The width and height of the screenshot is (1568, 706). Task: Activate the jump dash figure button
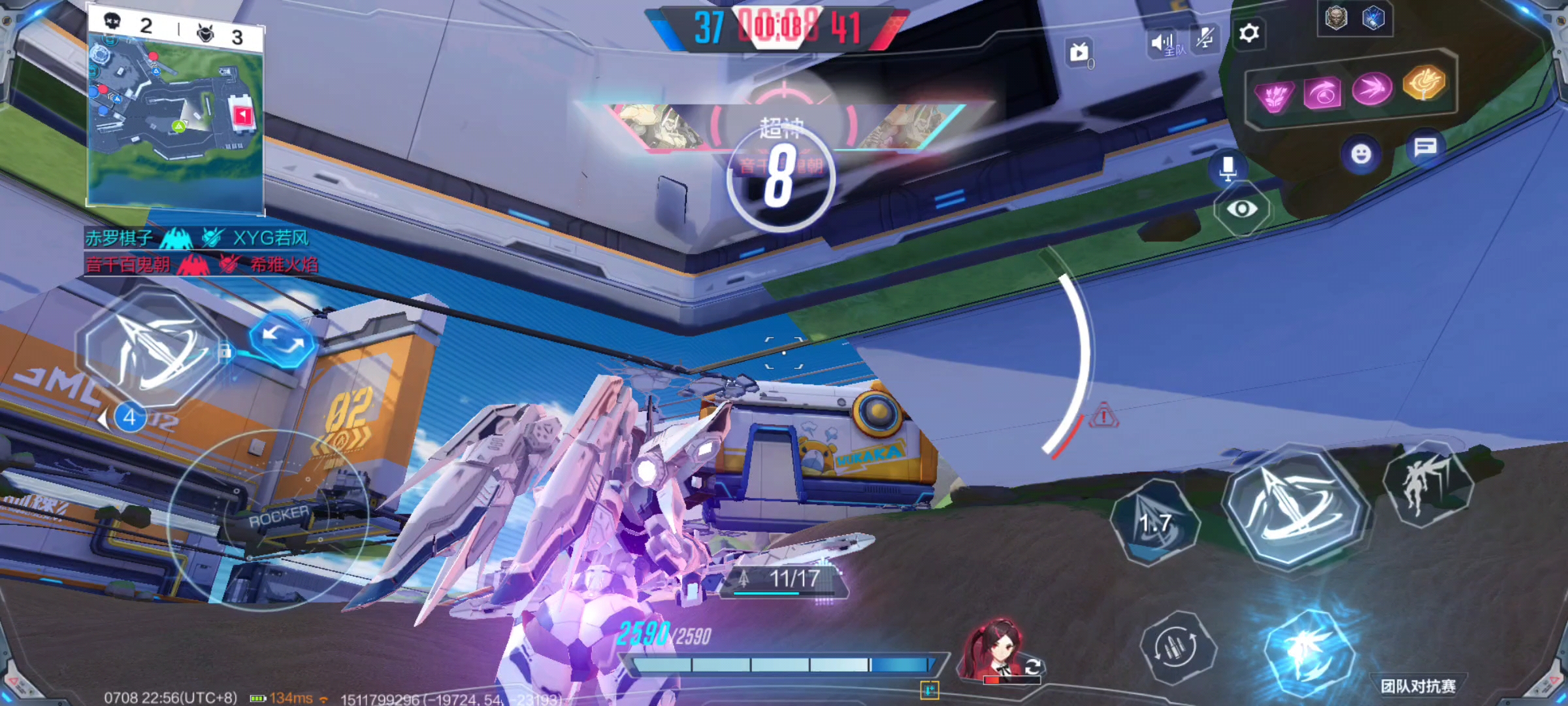[x=1427, y=487]
